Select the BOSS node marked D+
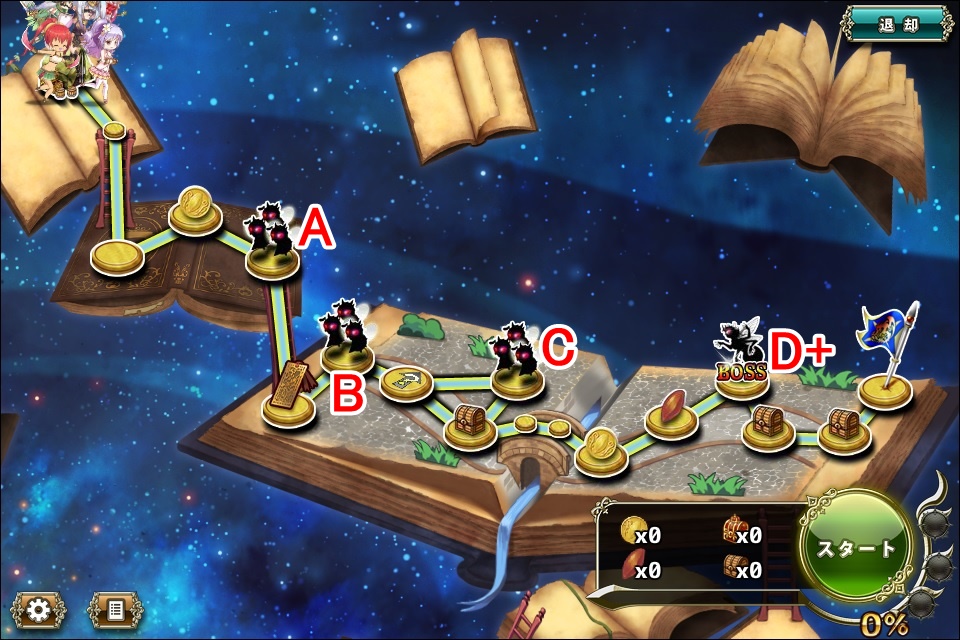Screen dimensions: 960x640 (x=742, y=372)
